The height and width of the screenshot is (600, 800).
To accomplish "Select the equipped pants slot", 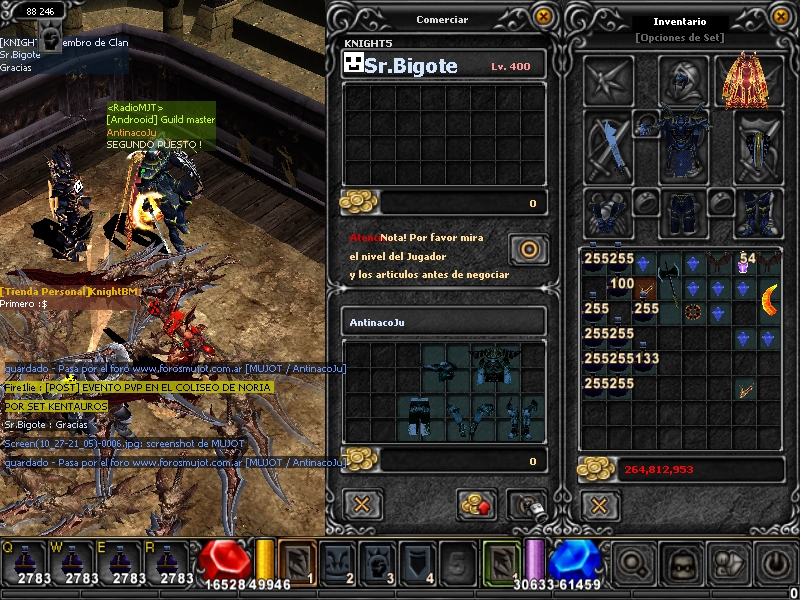I will pos(683,212).
